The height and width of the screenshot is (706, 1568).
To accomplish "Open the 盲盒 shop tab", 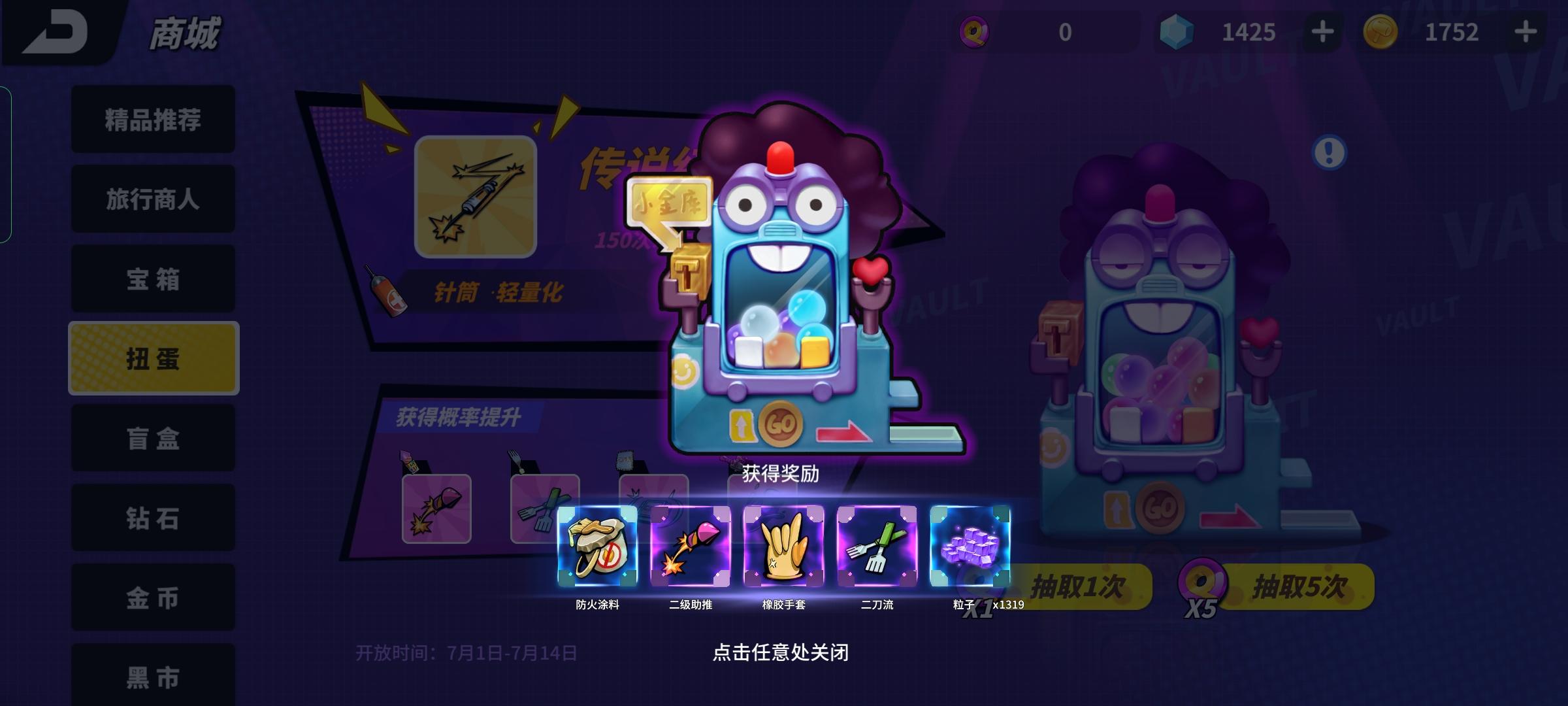I will (x=152, y=438).
